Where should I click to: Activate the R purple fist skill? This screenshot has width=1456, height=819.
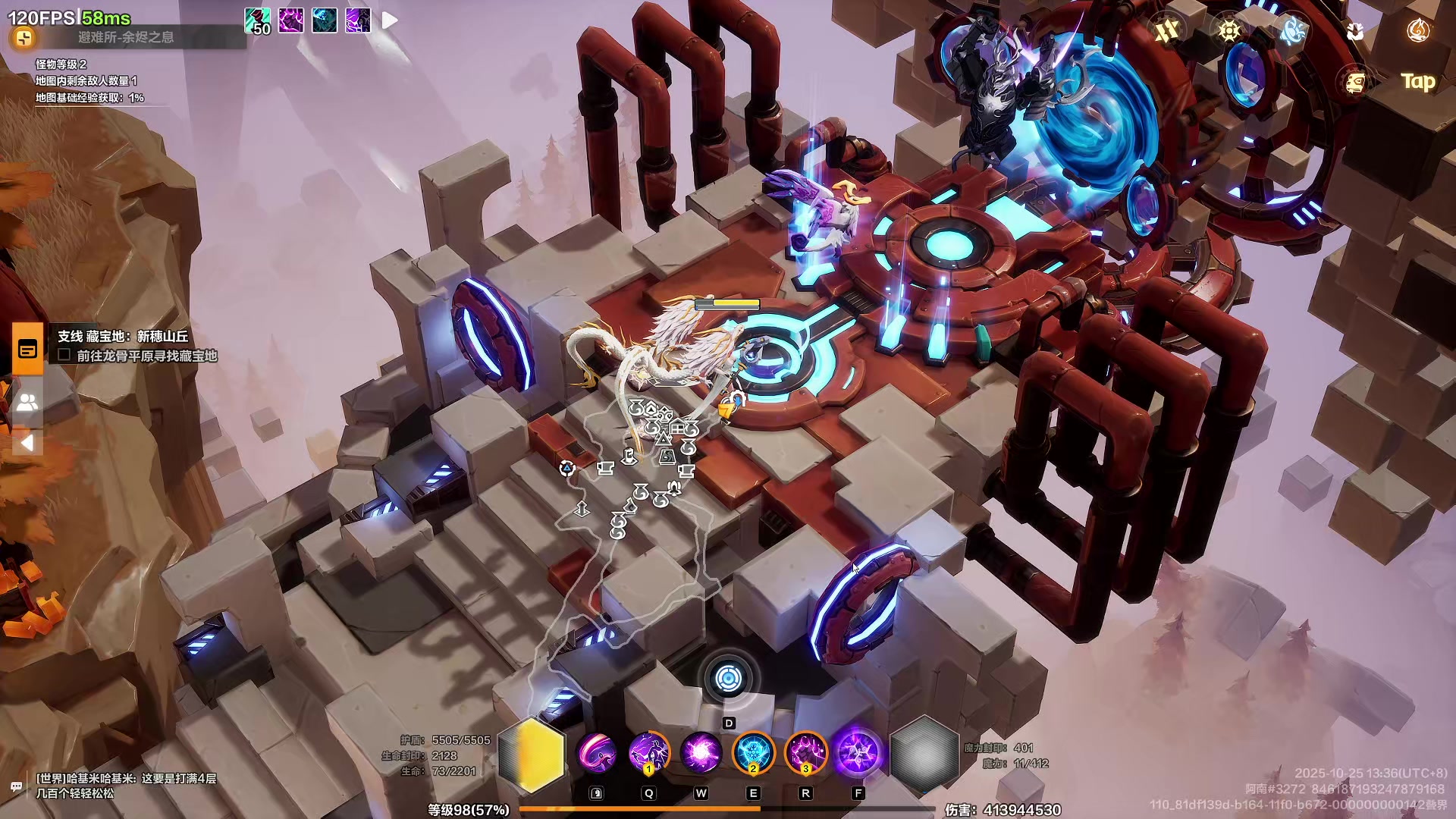pyautogui.click(x=805, y=754)
